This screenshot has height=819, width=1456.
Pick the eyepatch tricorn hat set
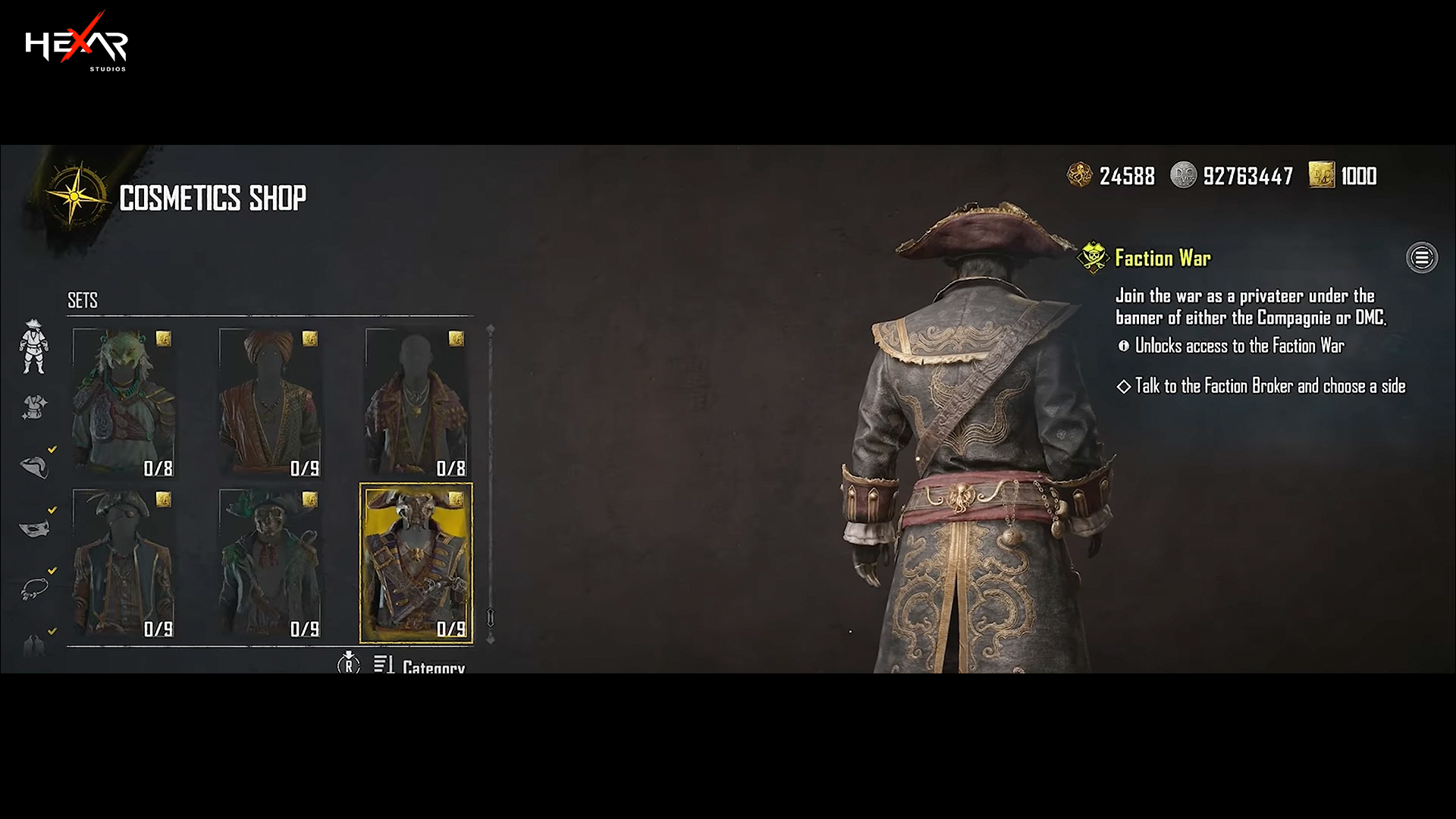[x=124, y=563]
